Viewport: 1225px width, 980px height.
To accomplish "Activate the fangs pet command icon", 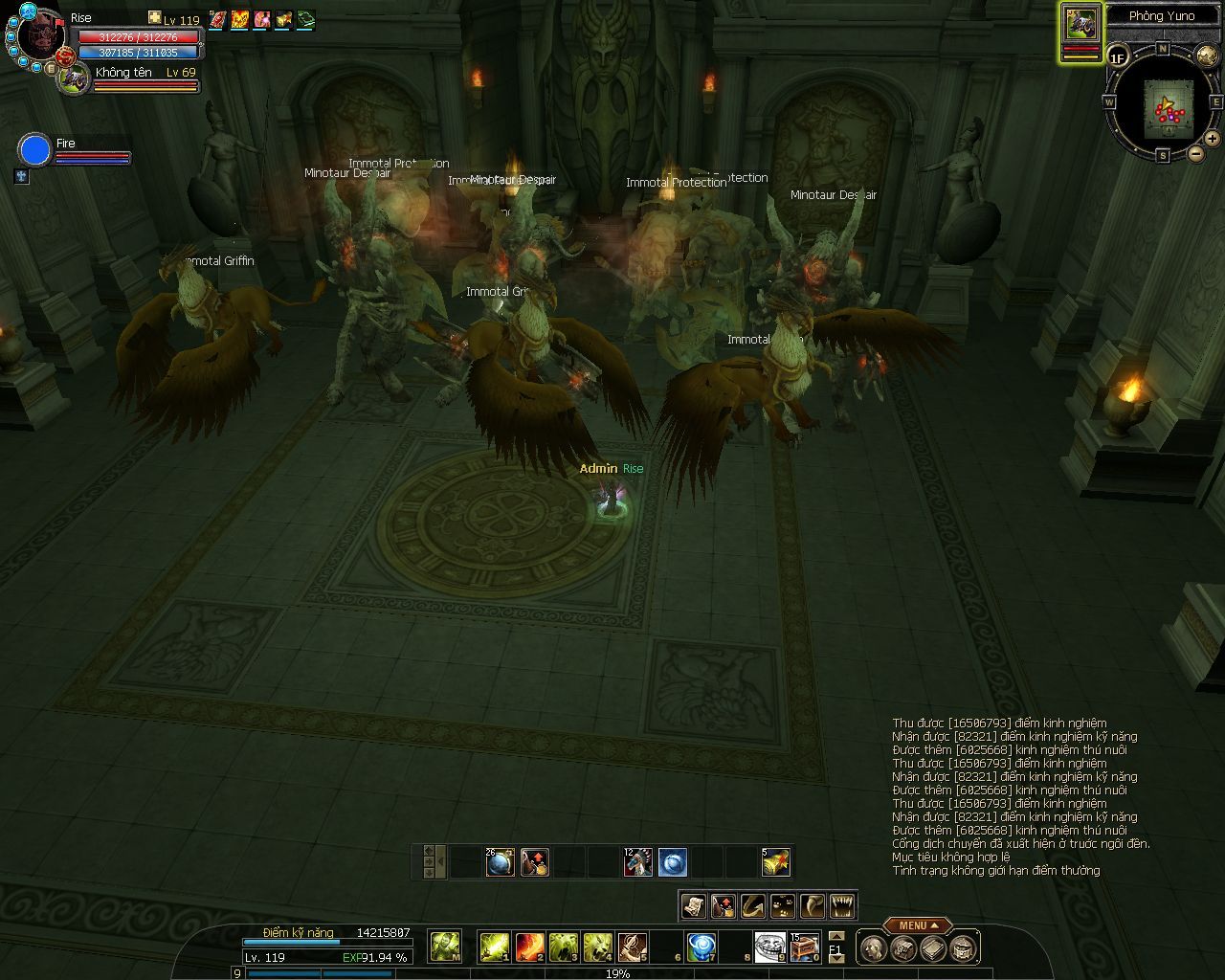I will (842, 905).
